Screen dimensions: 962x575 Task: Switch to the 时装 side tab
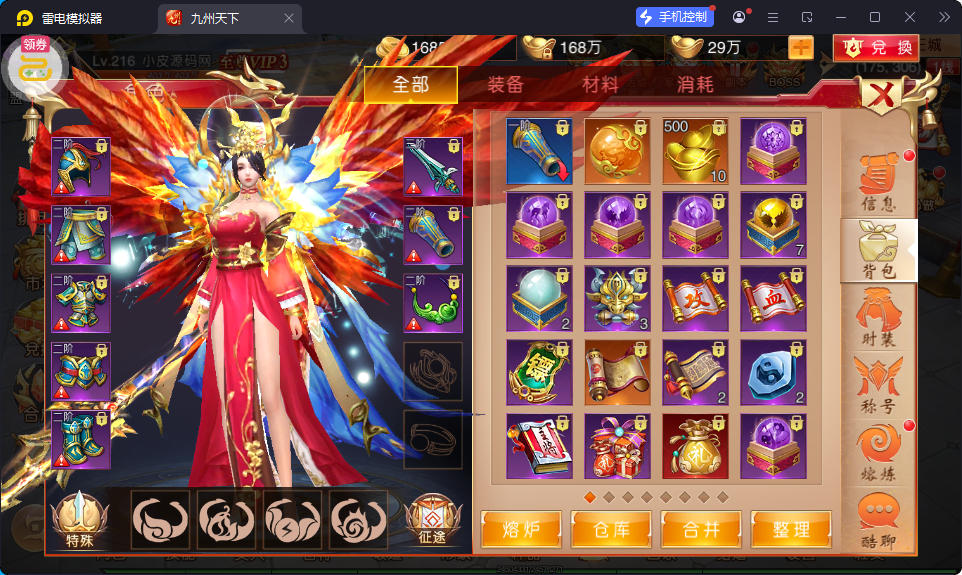pos(878,320)
